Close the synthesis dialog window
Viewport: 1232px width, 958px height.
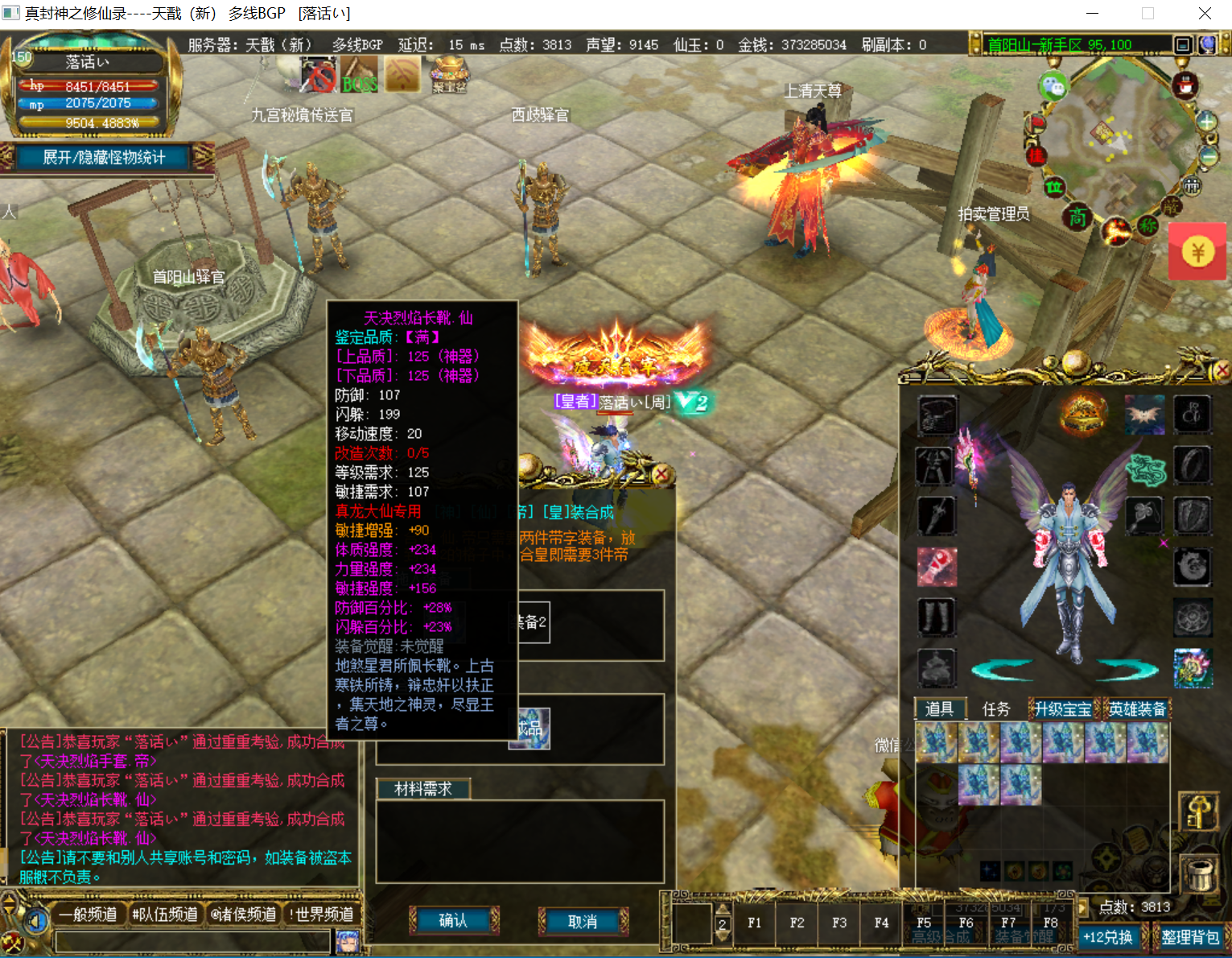tap(661, 474)
